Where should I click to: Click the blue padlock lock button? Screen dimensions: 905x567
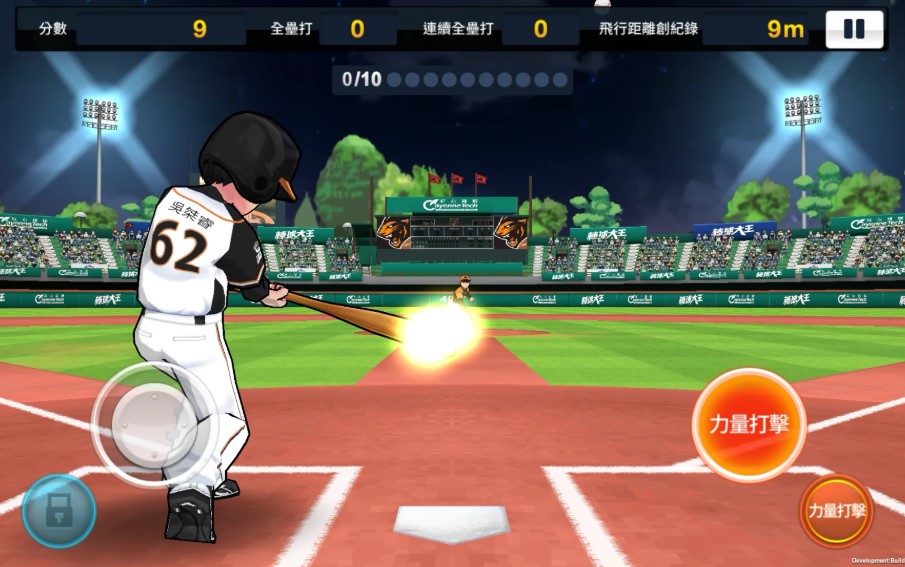59,510
